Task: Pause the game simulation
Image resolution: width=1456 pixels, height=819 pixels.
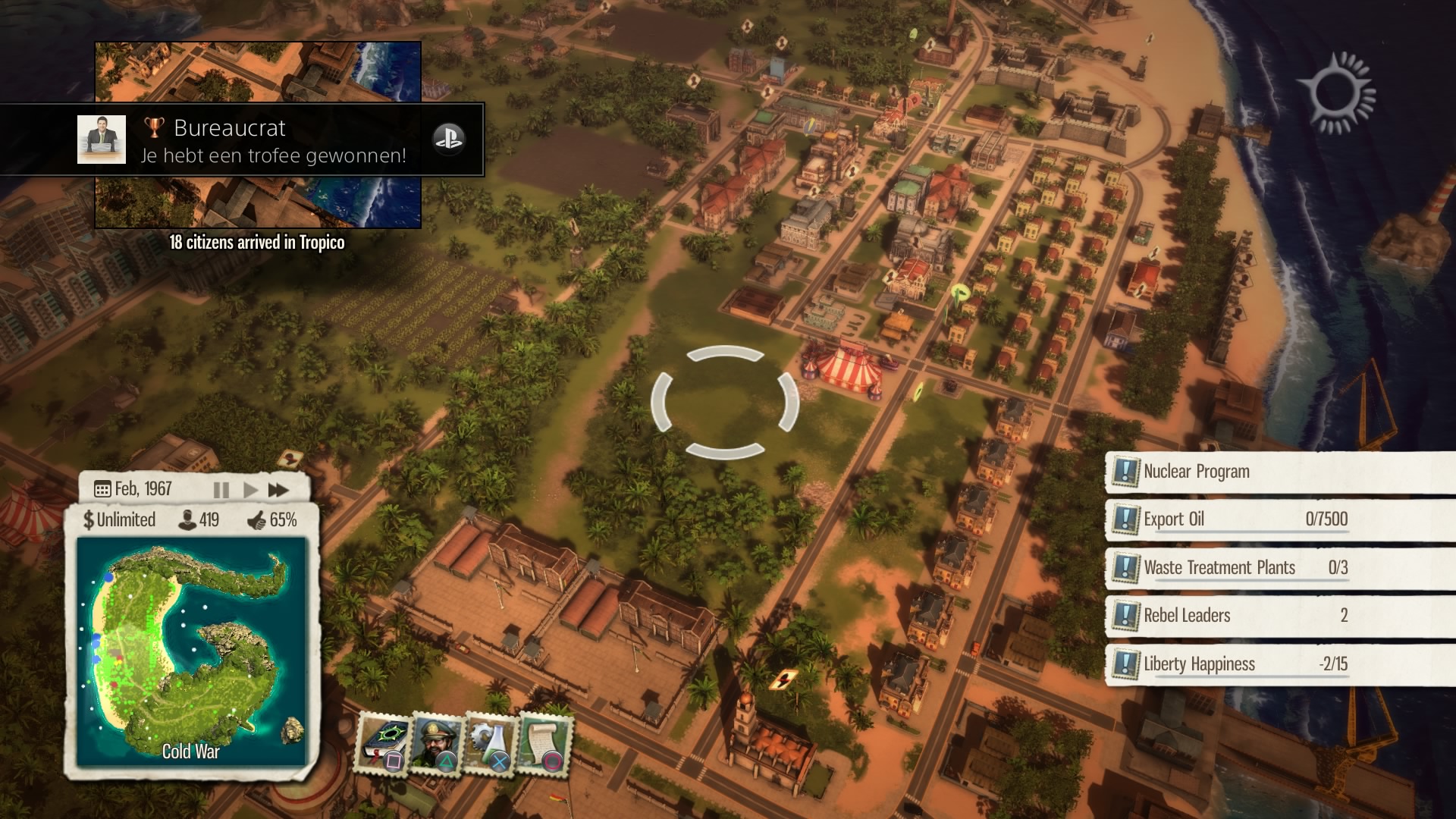Action: [x=221, y=490]
